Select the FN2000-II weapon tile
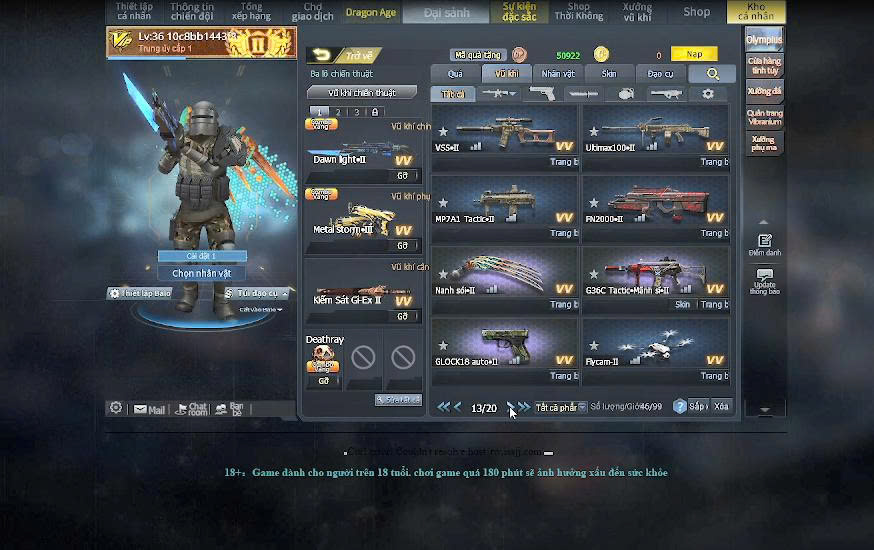 tap(655, 205)
